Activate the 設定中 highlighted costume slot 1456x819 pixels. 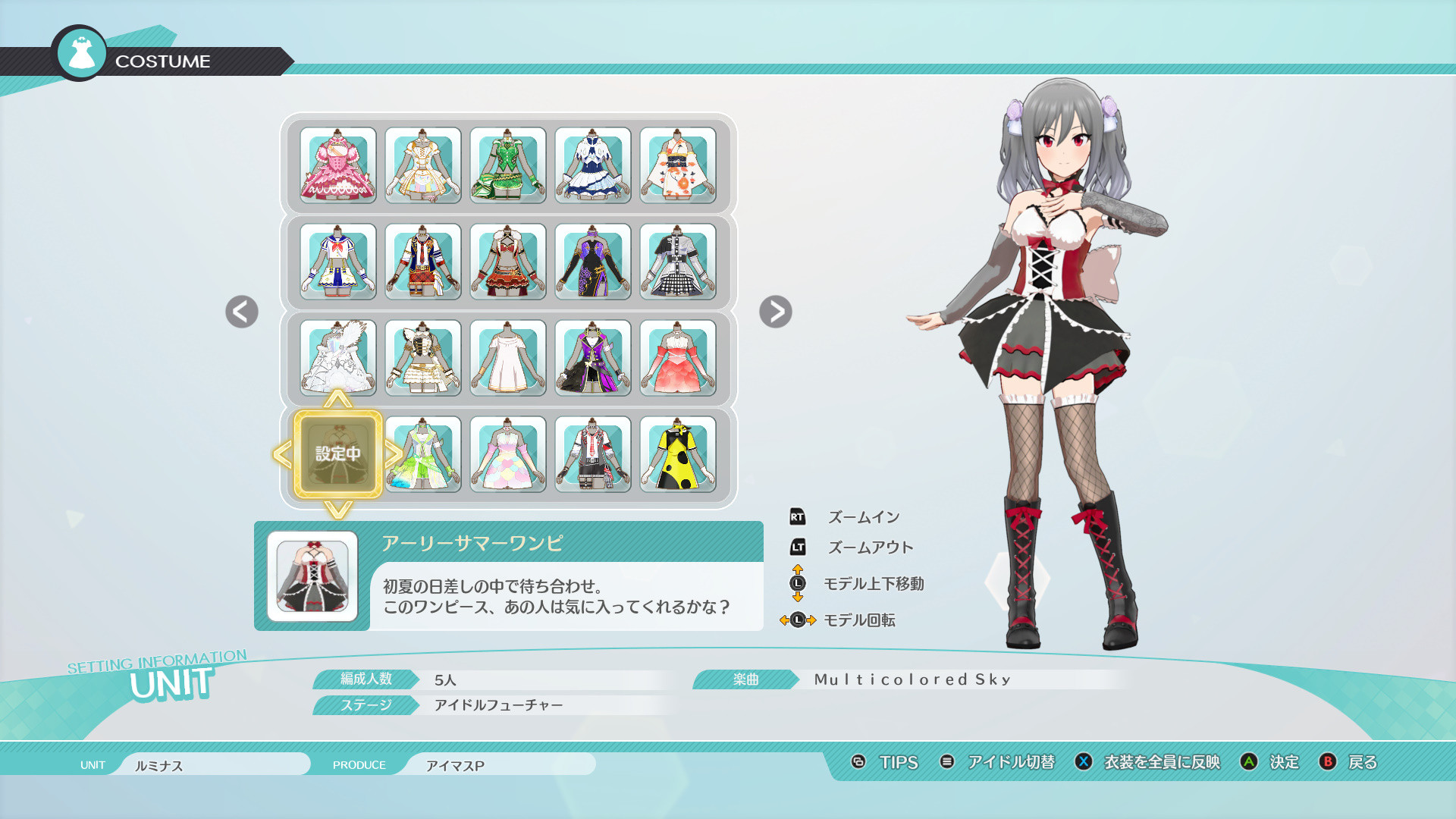(339, 453)
